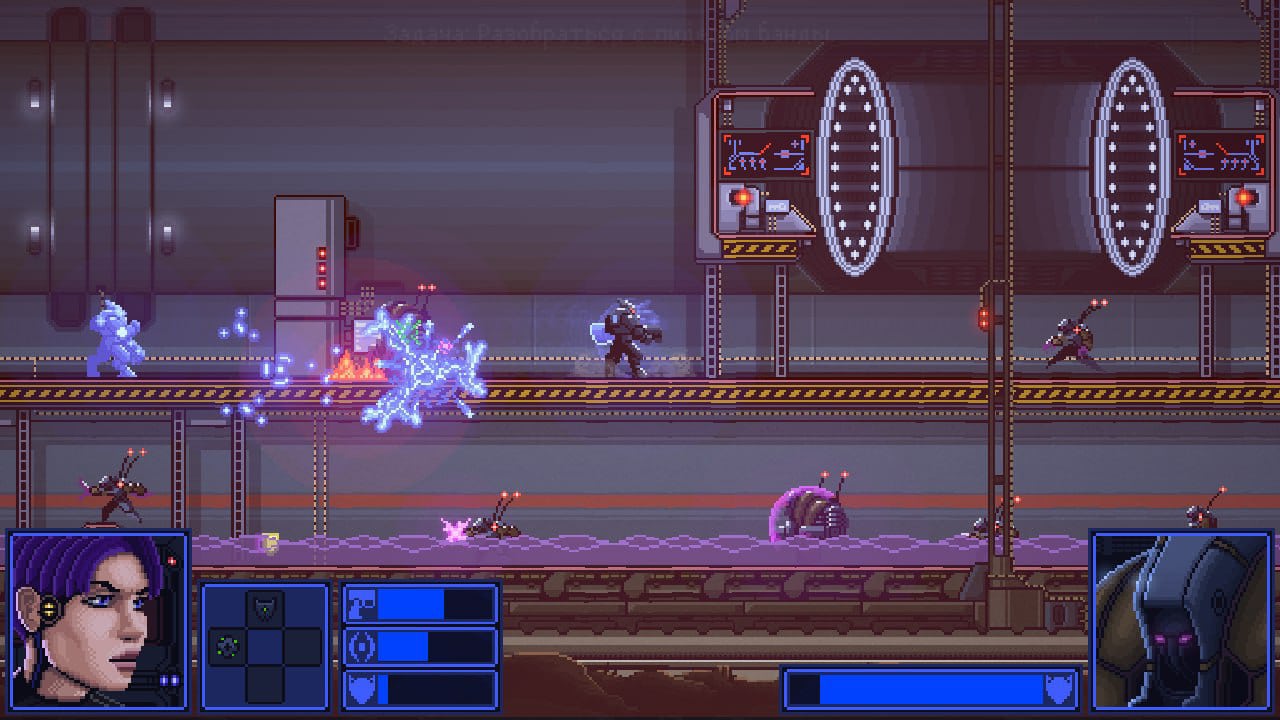The image size is (1280, 720).
Task: Expand the ability grid panel
Action: coord(264,645)
